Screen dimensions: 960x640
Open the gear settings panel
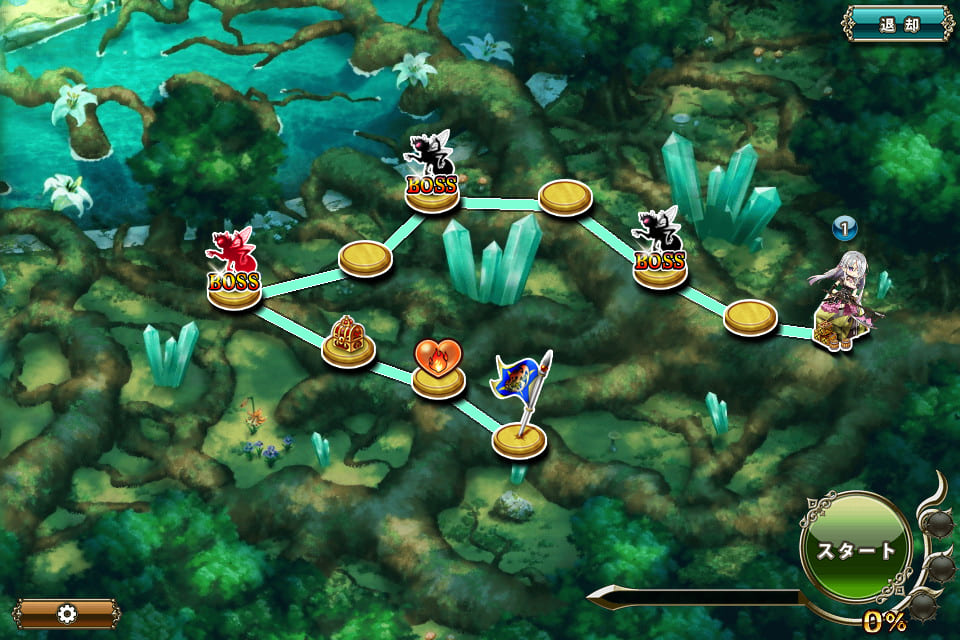pyautogui.click(x=67, y=613)
